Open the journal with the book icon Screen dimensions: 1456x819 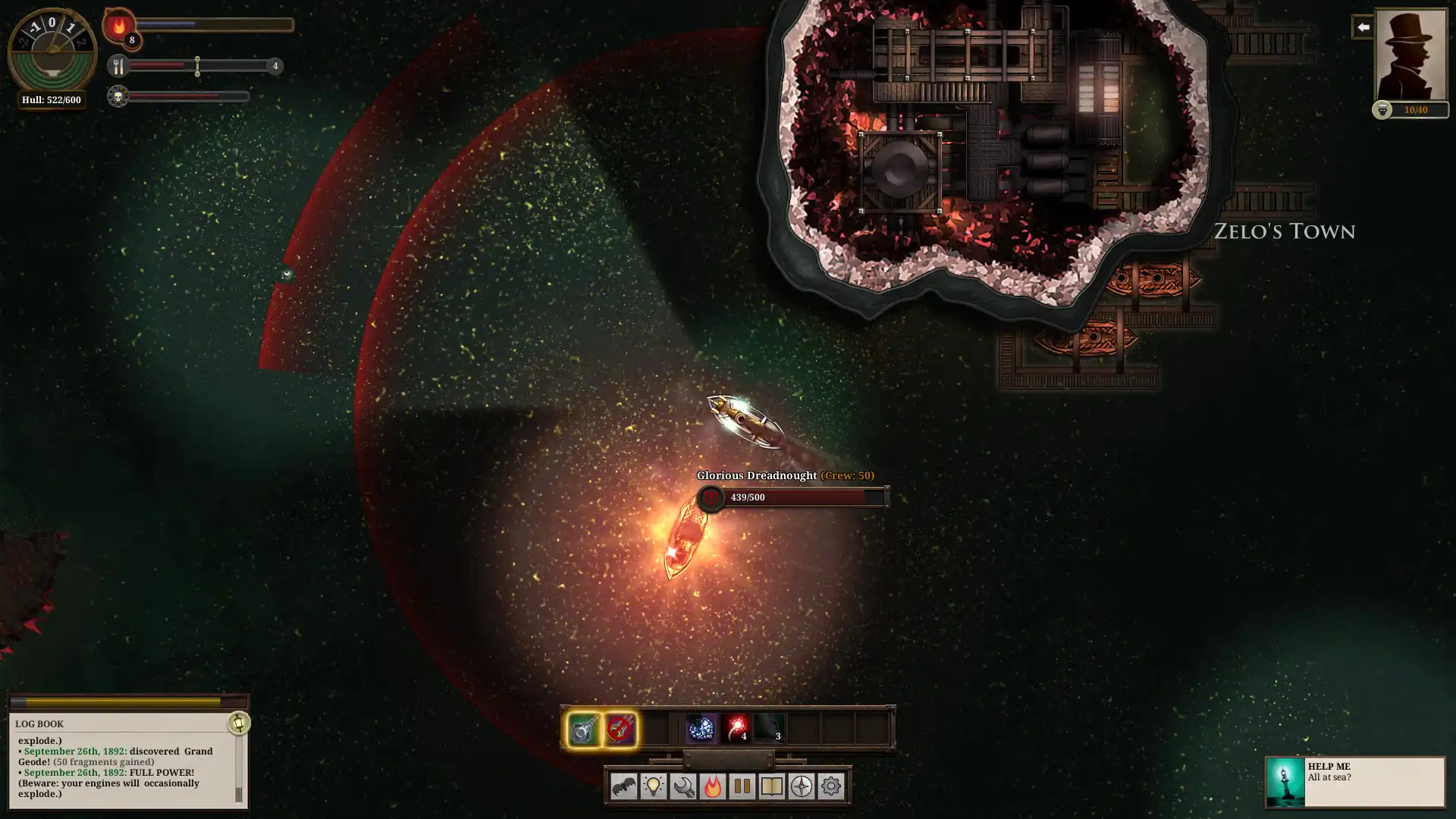coord(770,787)
